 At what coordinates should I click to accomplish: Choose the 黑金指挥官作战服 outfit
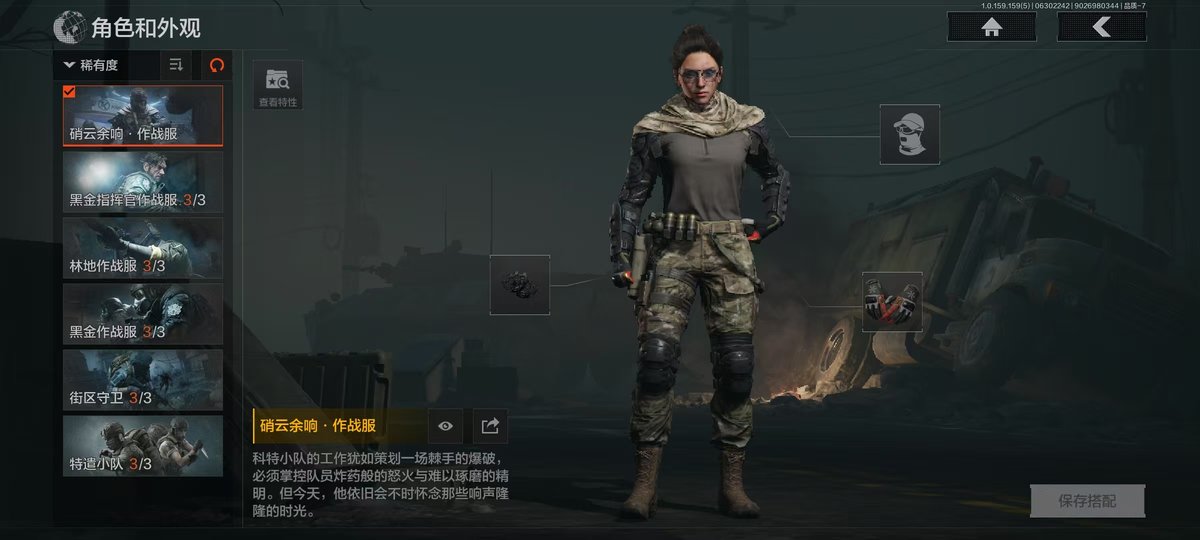click(143, 182)
